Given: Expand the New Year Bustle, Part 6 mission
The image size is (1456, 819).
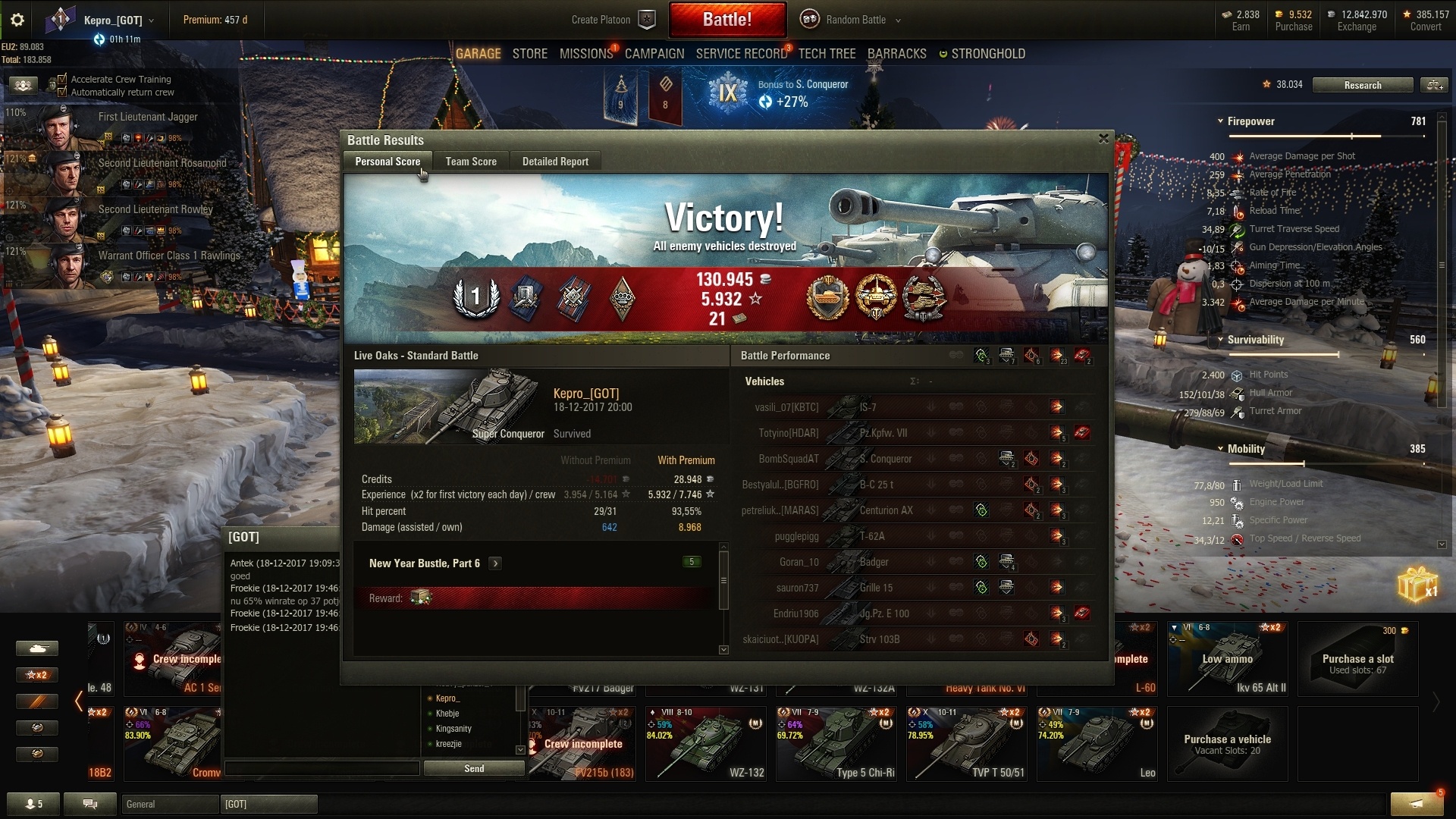Looking at the screenshot, I should coord(495,563).
